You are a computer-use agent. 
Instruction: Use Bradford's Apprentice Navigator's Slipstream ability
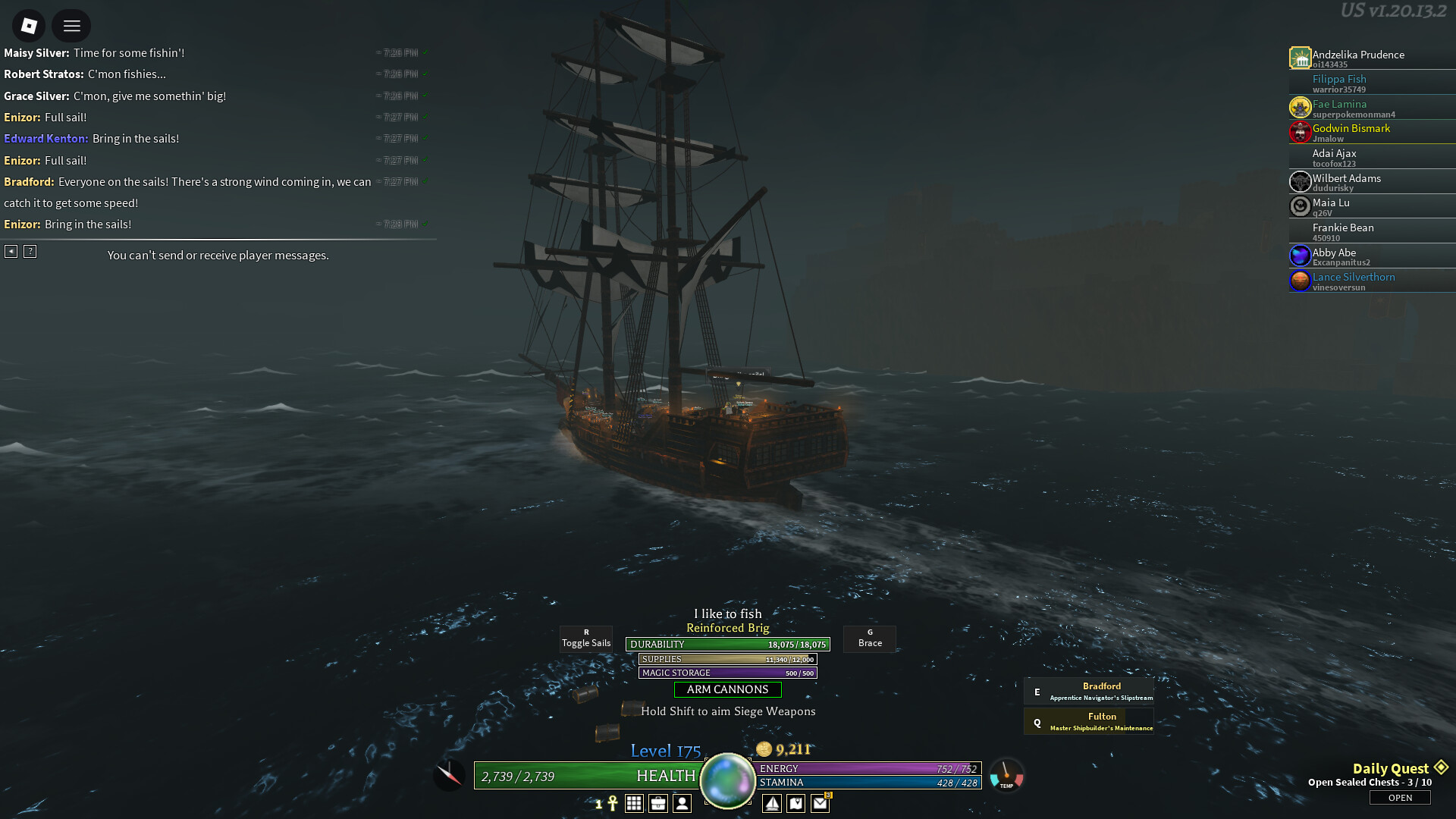click(x=1089, y=692)
